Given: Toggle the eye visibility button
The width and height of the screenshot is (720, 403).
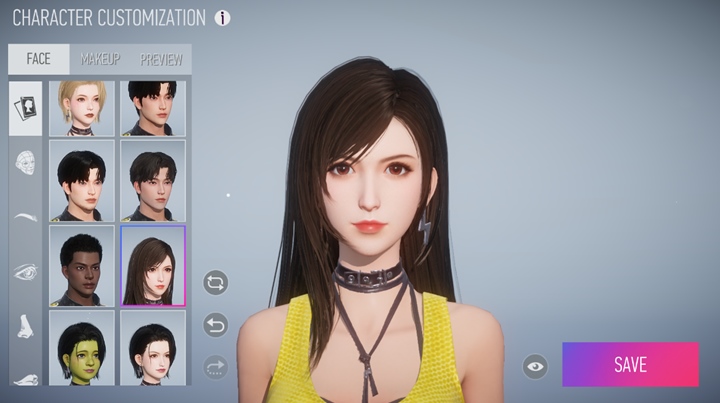Looking at the screenshot, I should [x=536, y=366].
